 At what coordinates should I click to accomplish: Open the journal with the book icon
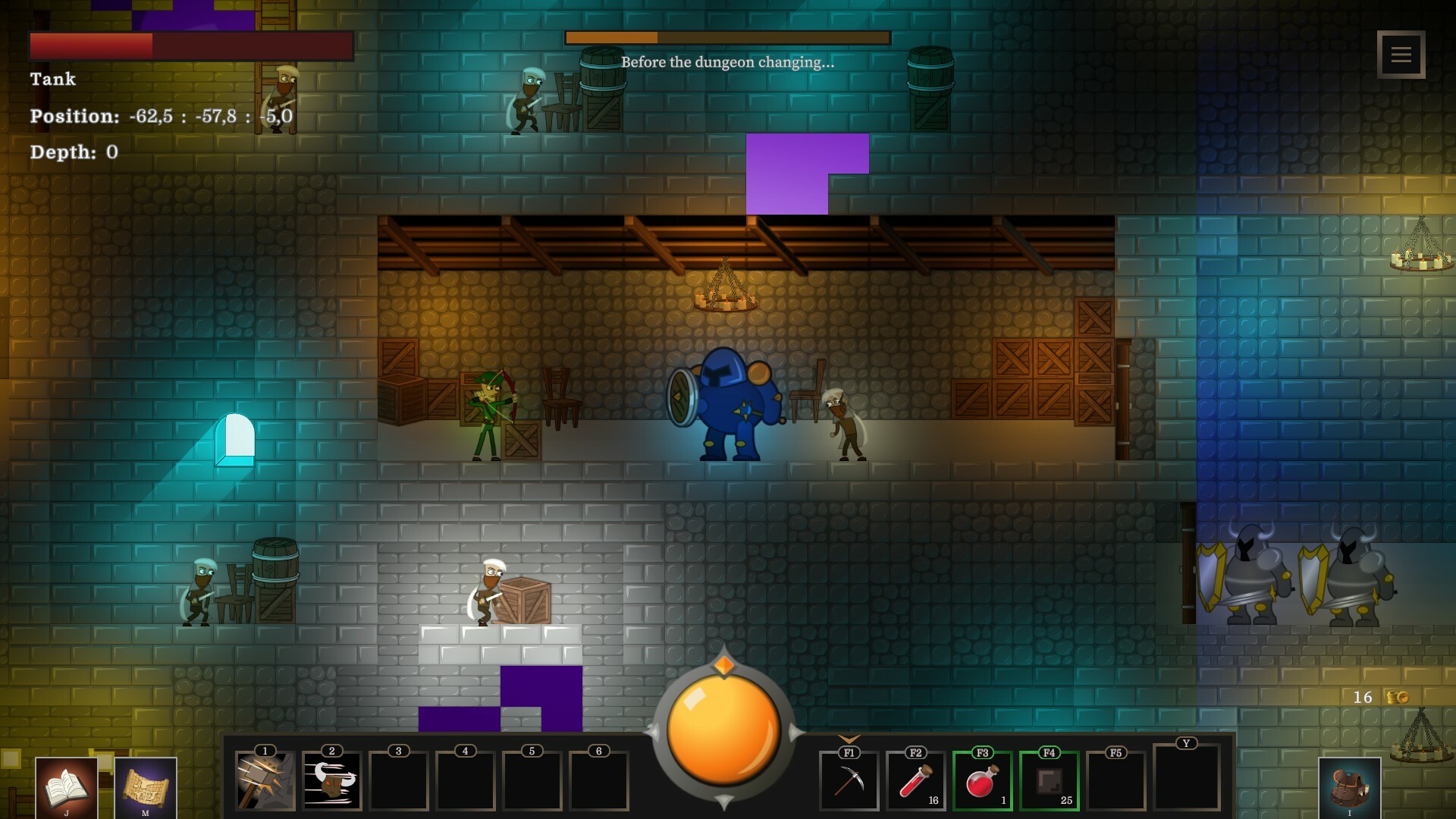point(67,786)
